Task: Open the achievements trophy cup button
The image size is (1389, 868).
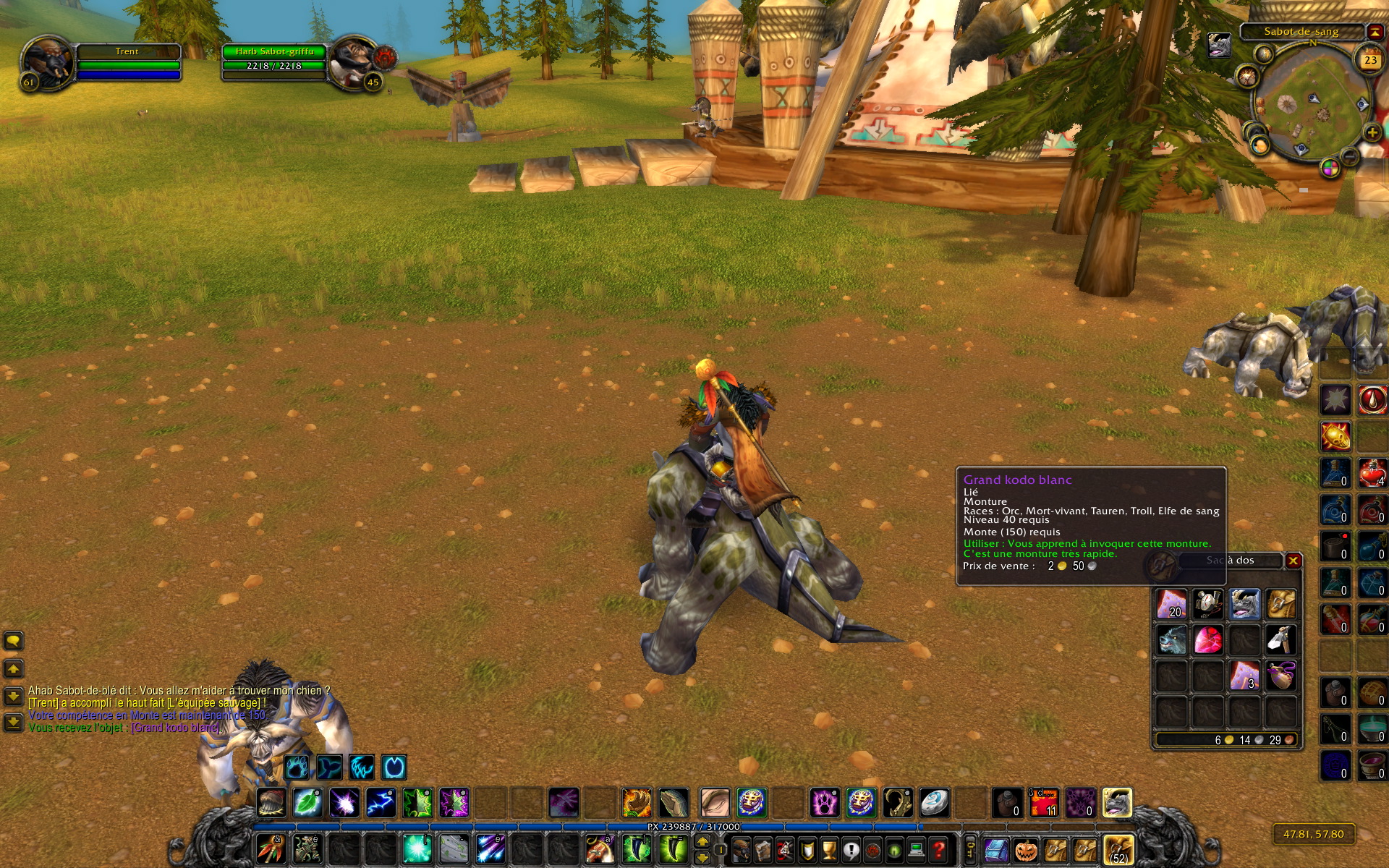Action: coord(830,849)
